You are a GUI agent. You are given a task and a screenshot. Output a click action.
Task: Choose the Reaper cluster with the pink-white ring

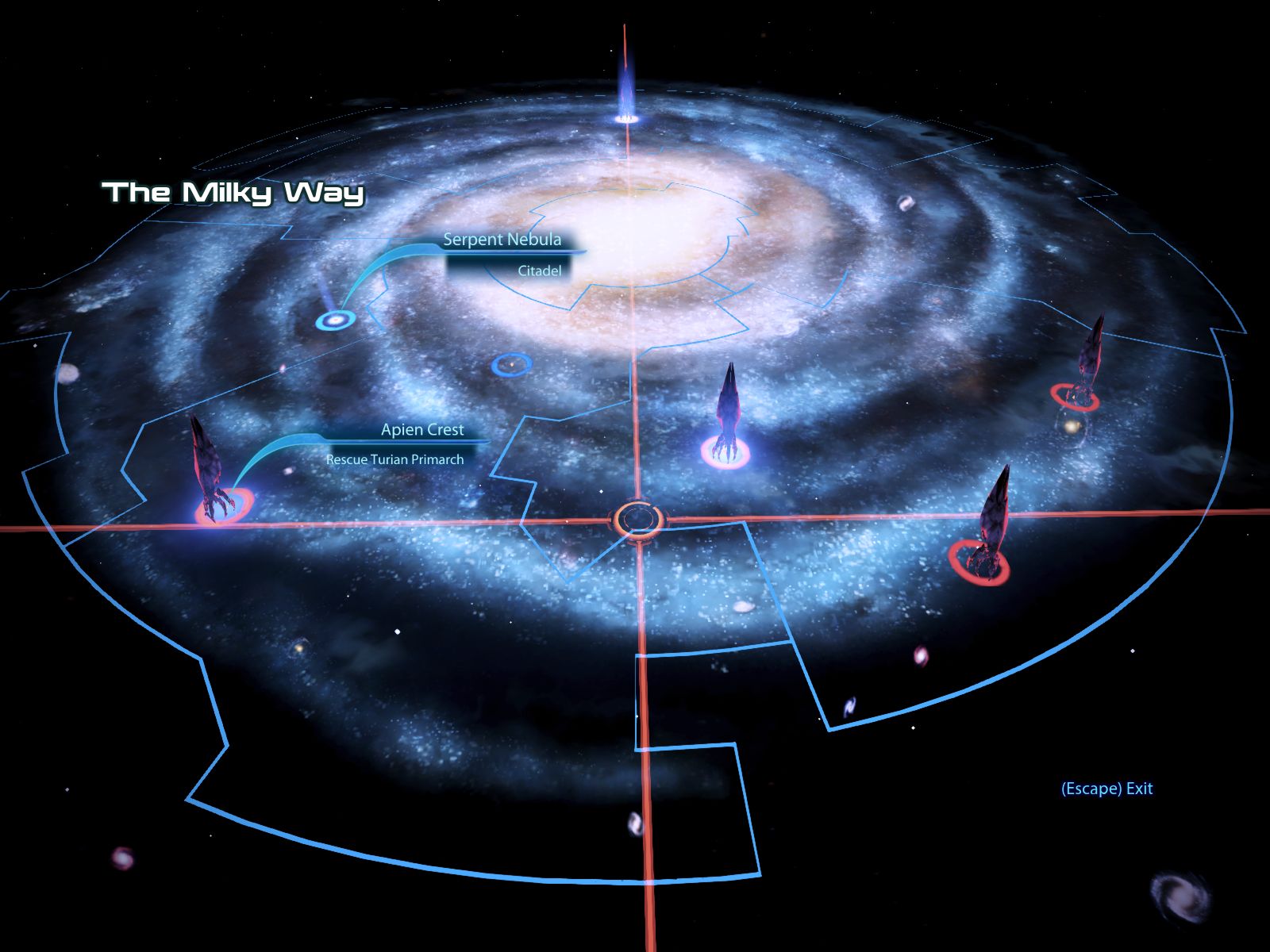pos(725,451)
